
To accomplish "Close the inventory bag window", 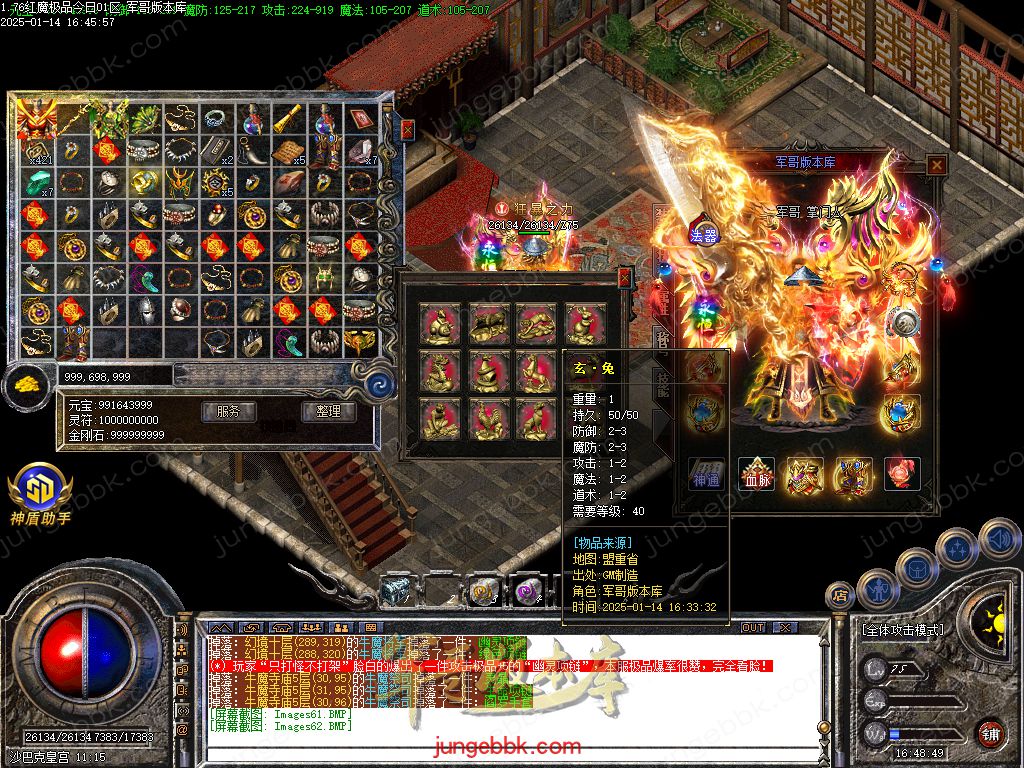I will [407, 129].
